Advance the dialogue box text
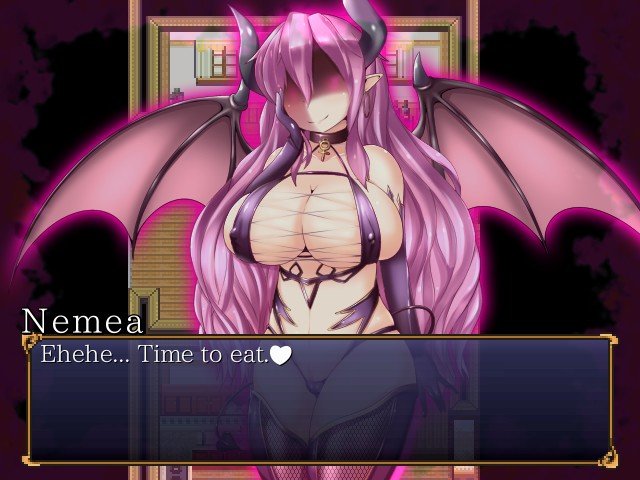The height and width of the screenshot is (480, 640). point(320,400)
